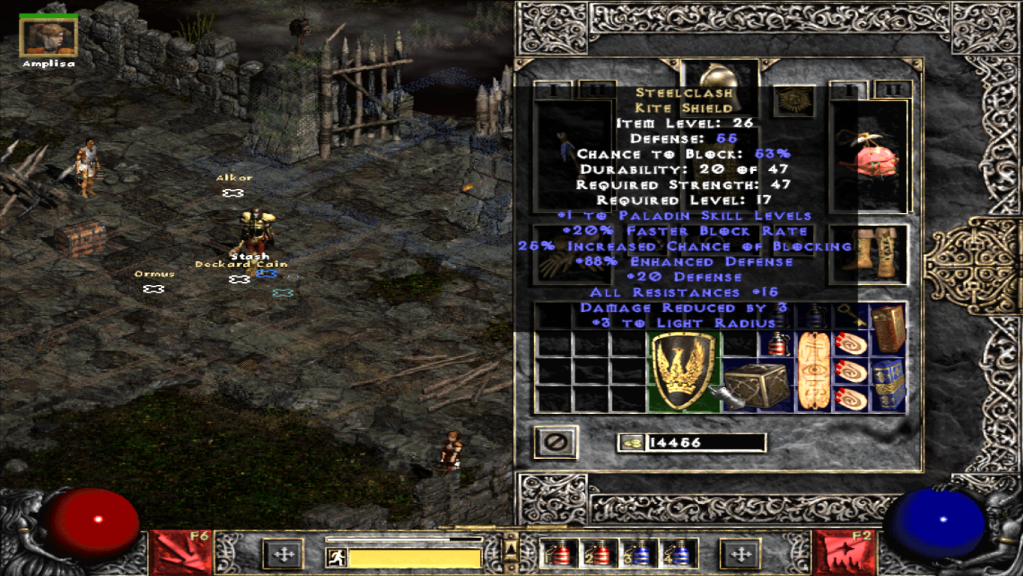Open the skill selector marked F6
This screenshot has height=576, width=1023.
pos(181,552)
